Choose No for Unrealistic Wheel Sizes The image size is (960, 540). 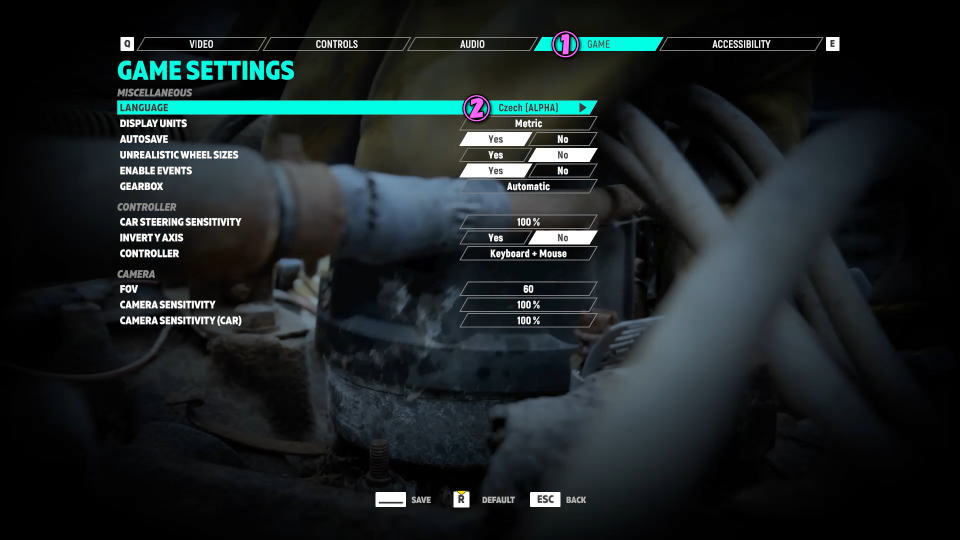(562, 155)
